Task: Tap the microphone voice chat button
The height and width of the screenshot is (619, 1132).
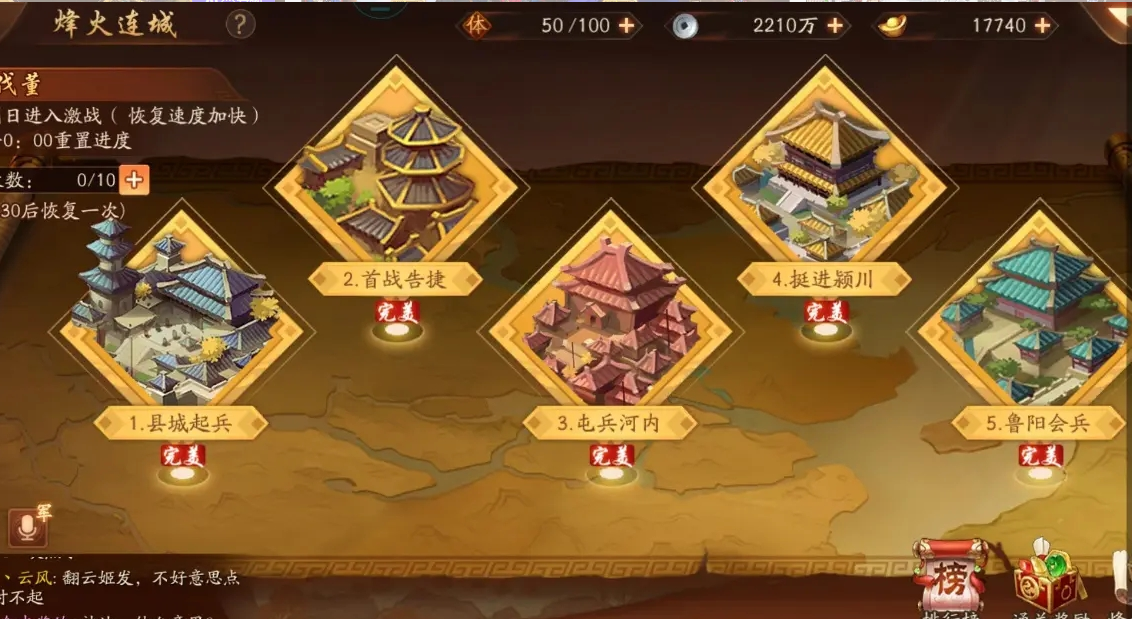Action: pos(27,527)
